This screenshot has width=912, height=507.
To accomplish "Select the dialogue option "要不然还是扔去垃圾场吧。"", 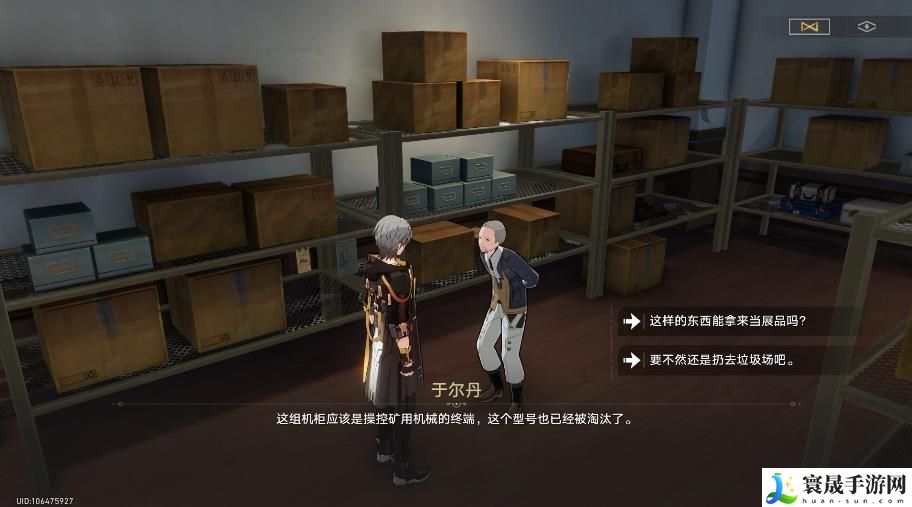I will (721, 359).
